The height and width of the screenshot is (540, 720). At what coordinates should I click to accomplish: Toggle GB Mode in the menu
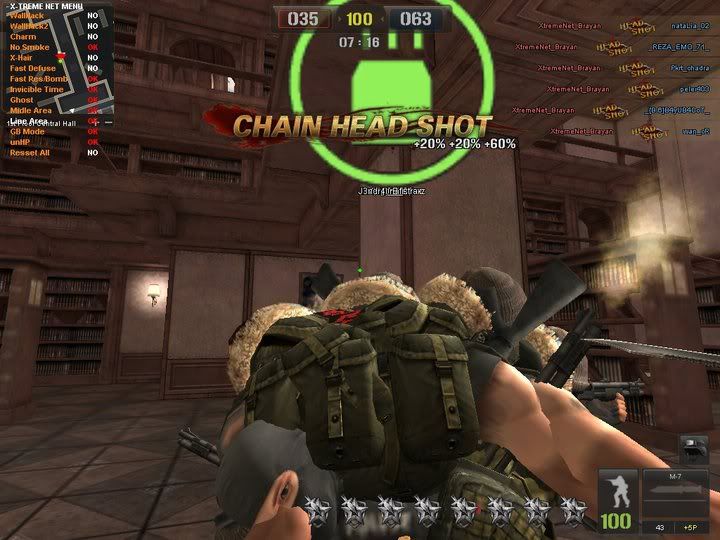coord(27,131)
